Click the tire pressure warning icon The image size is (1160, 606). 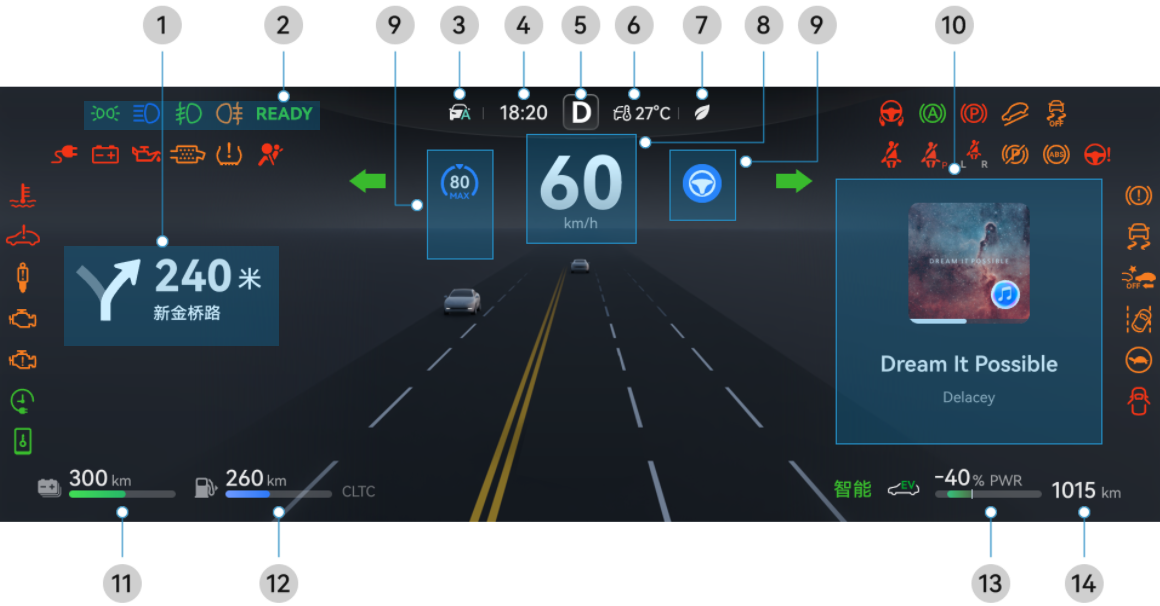coord(229,154)
